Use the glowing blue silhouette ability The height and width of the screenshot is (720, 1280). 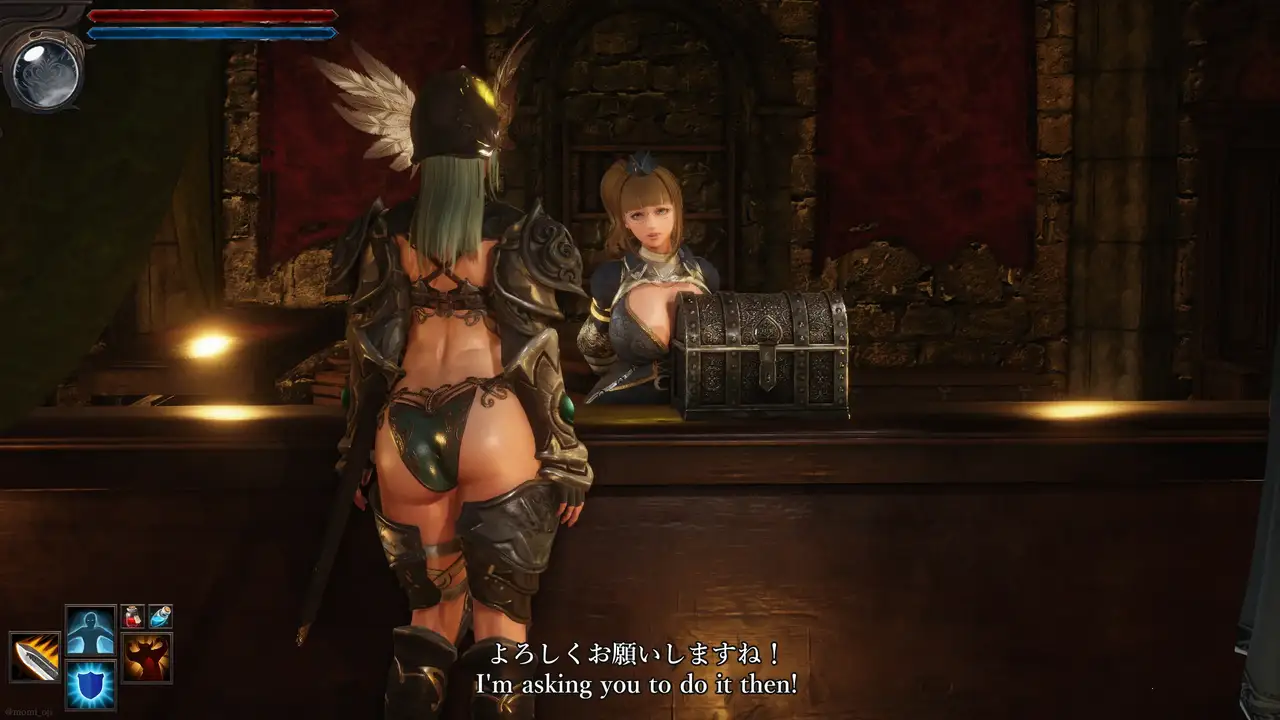pyautogui.click(x=91, y=631)
